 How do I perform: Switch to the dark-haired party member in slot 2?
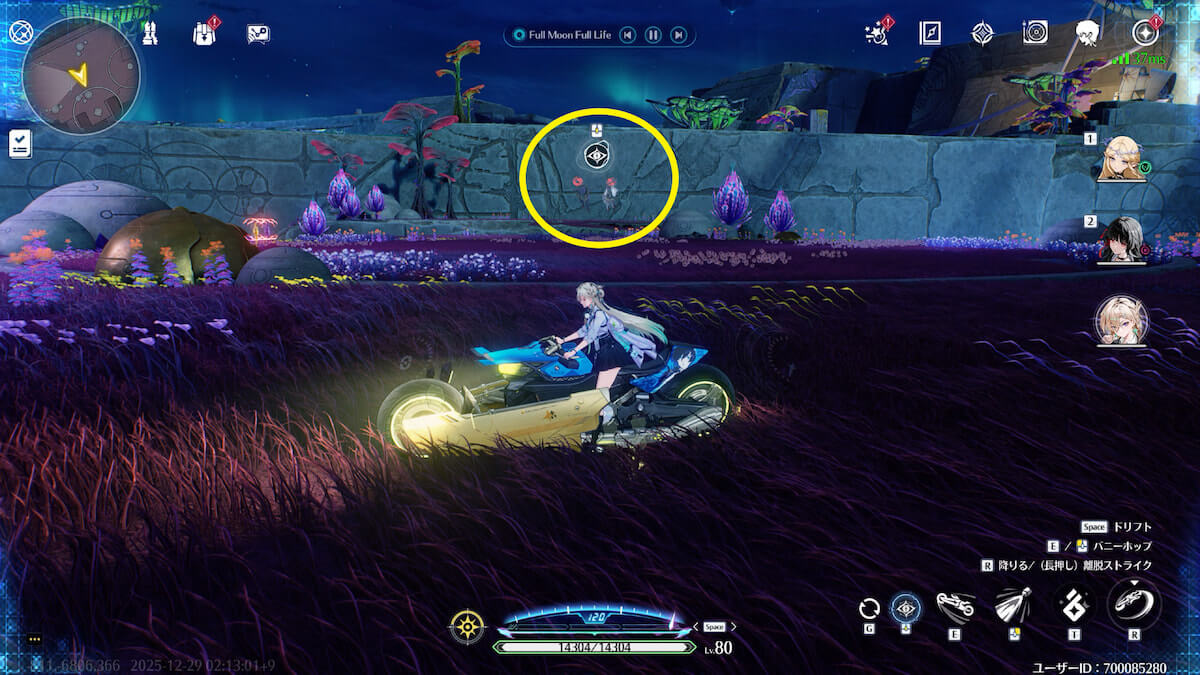1121,239
